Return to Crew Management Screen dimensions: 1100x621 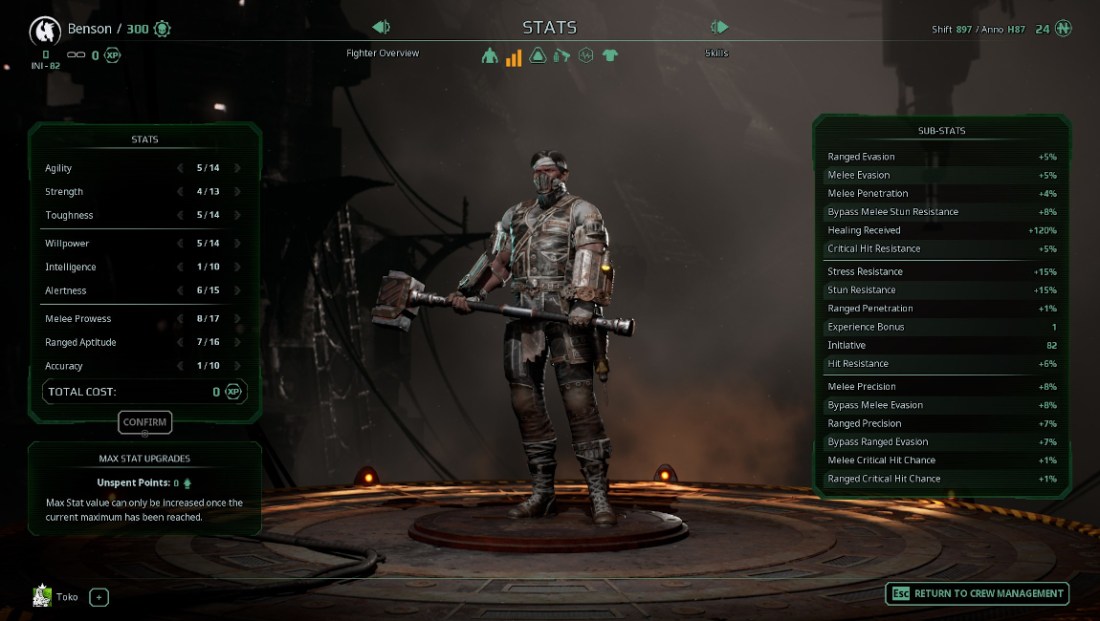977,594
